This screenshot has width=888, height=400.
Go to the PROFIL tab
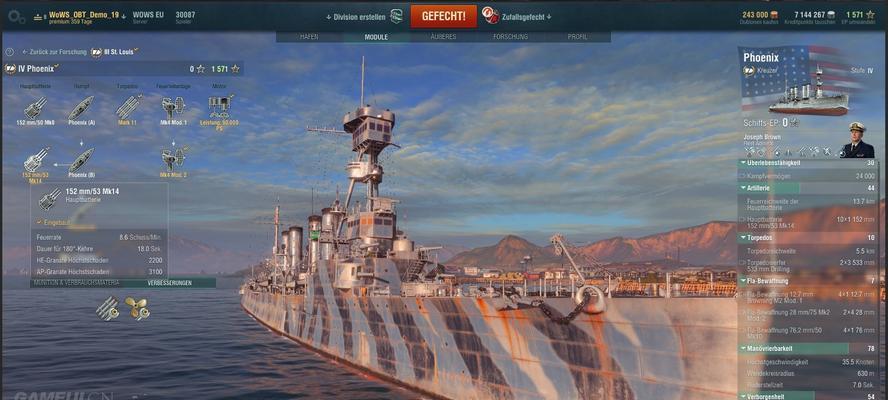[577, 37]
